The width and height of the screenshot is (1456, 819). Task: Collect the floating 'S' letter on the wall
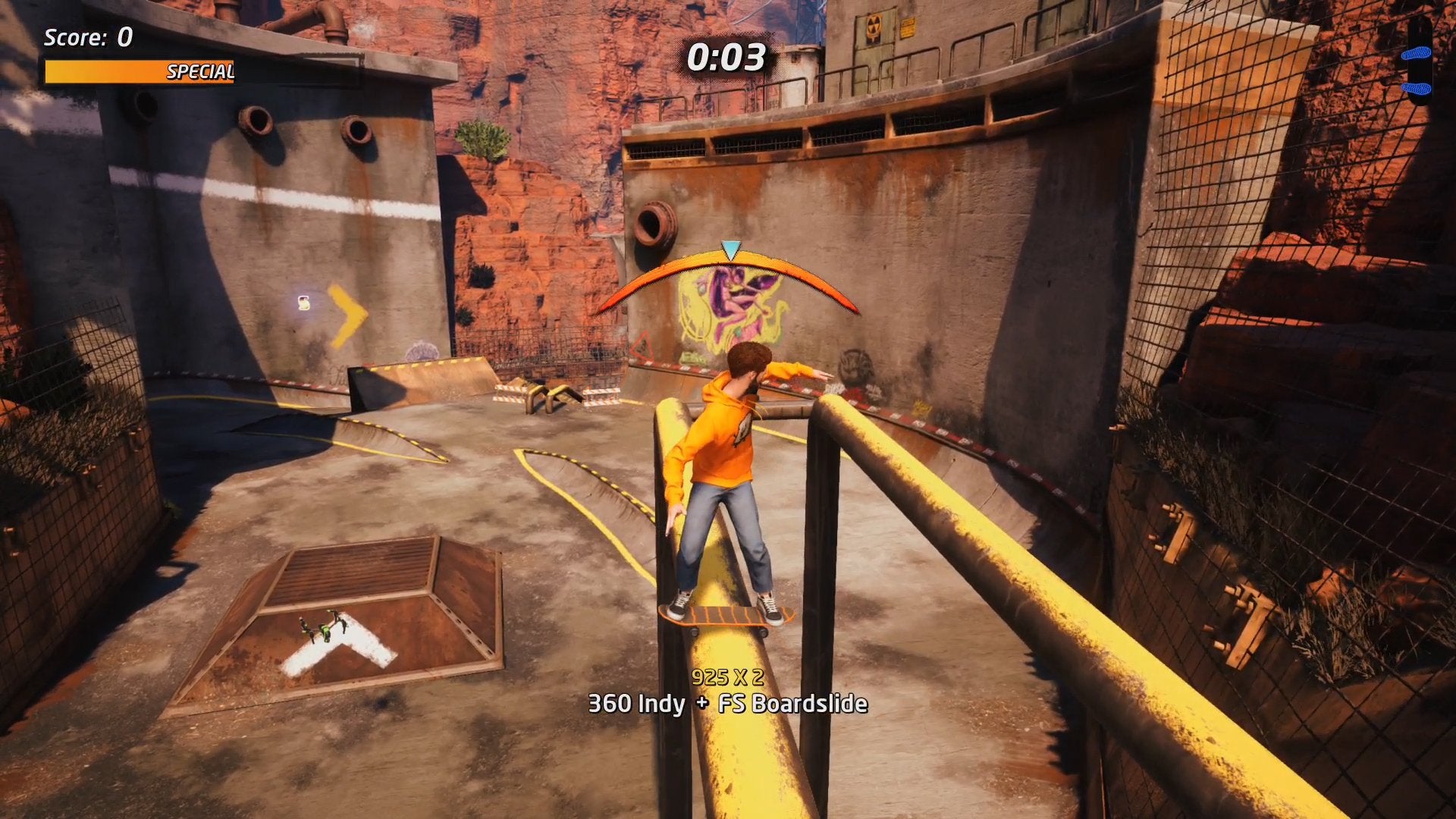[303, 303]
